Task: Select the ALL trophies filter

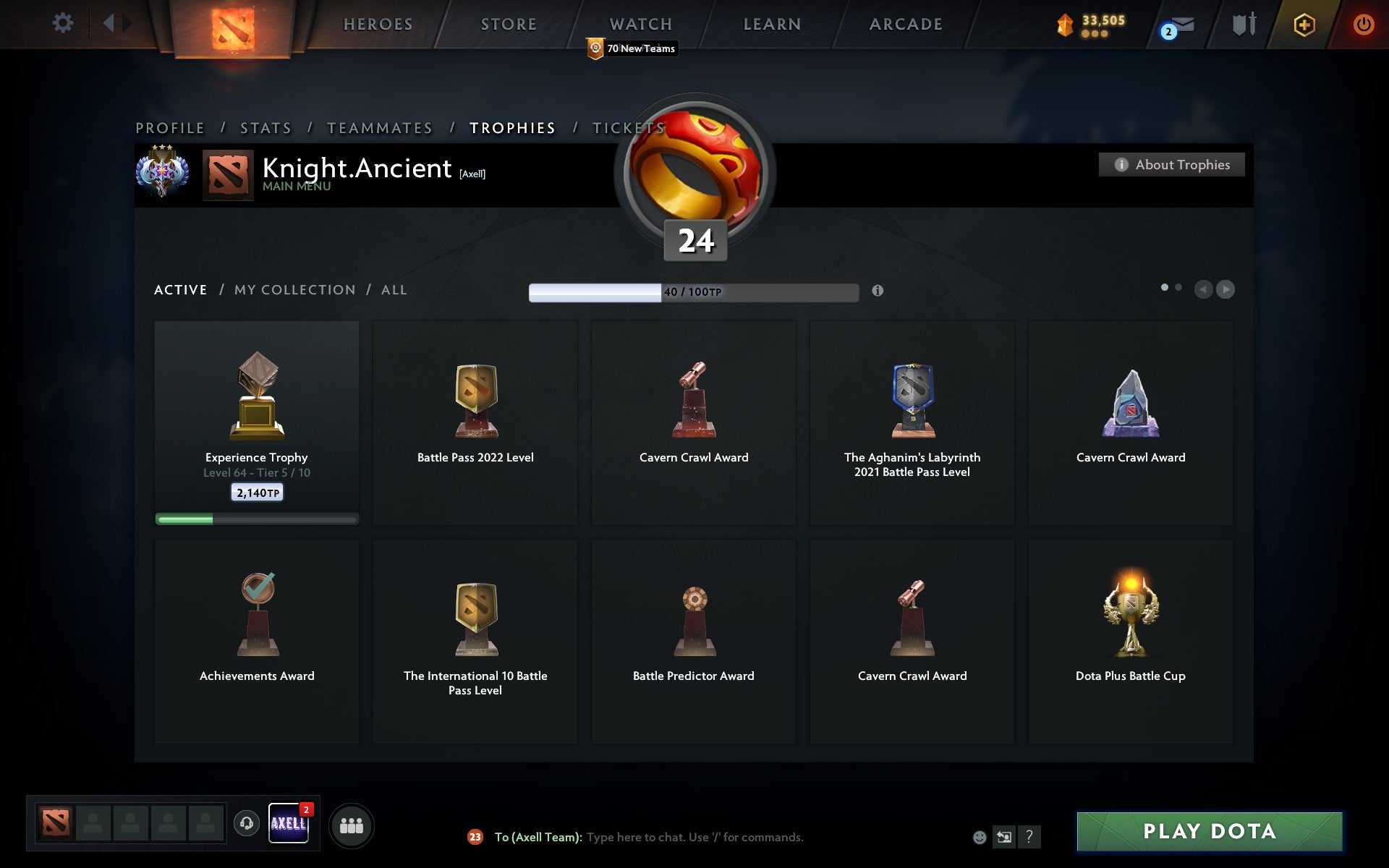Action: pos(394,289)
